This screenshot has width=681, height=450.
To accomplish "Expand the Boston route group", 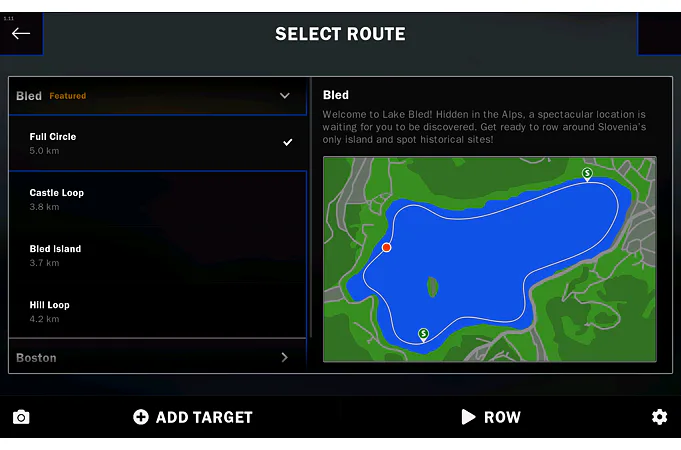I will click(x=285, y=357).
